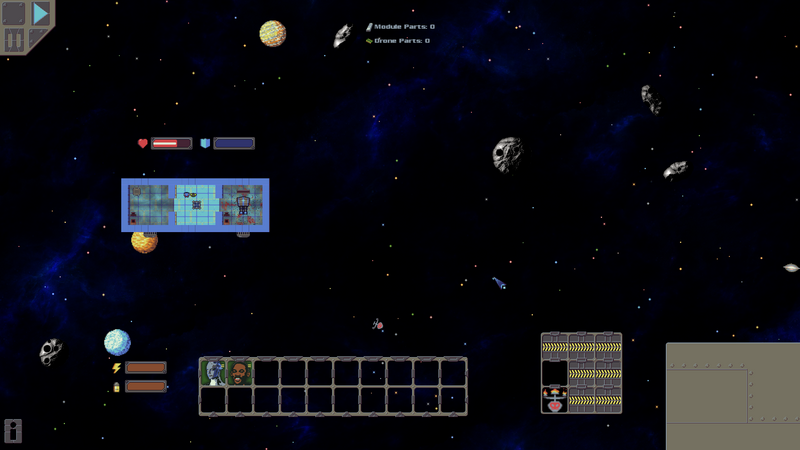Select the bearded human crew portrait
800x450 pixels.
[239, 373]
